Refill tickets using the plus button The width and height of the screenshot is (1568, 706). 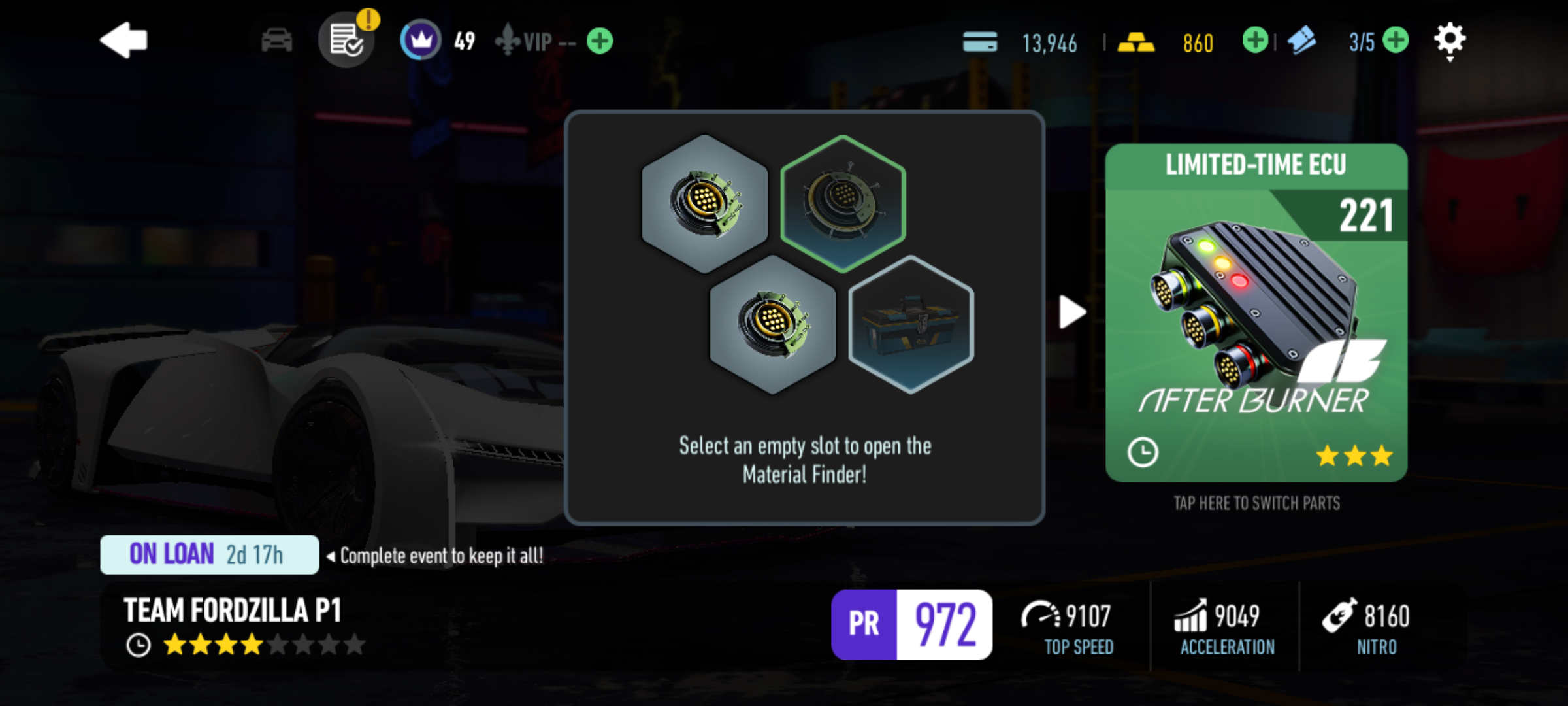(x=1396, y=41)
